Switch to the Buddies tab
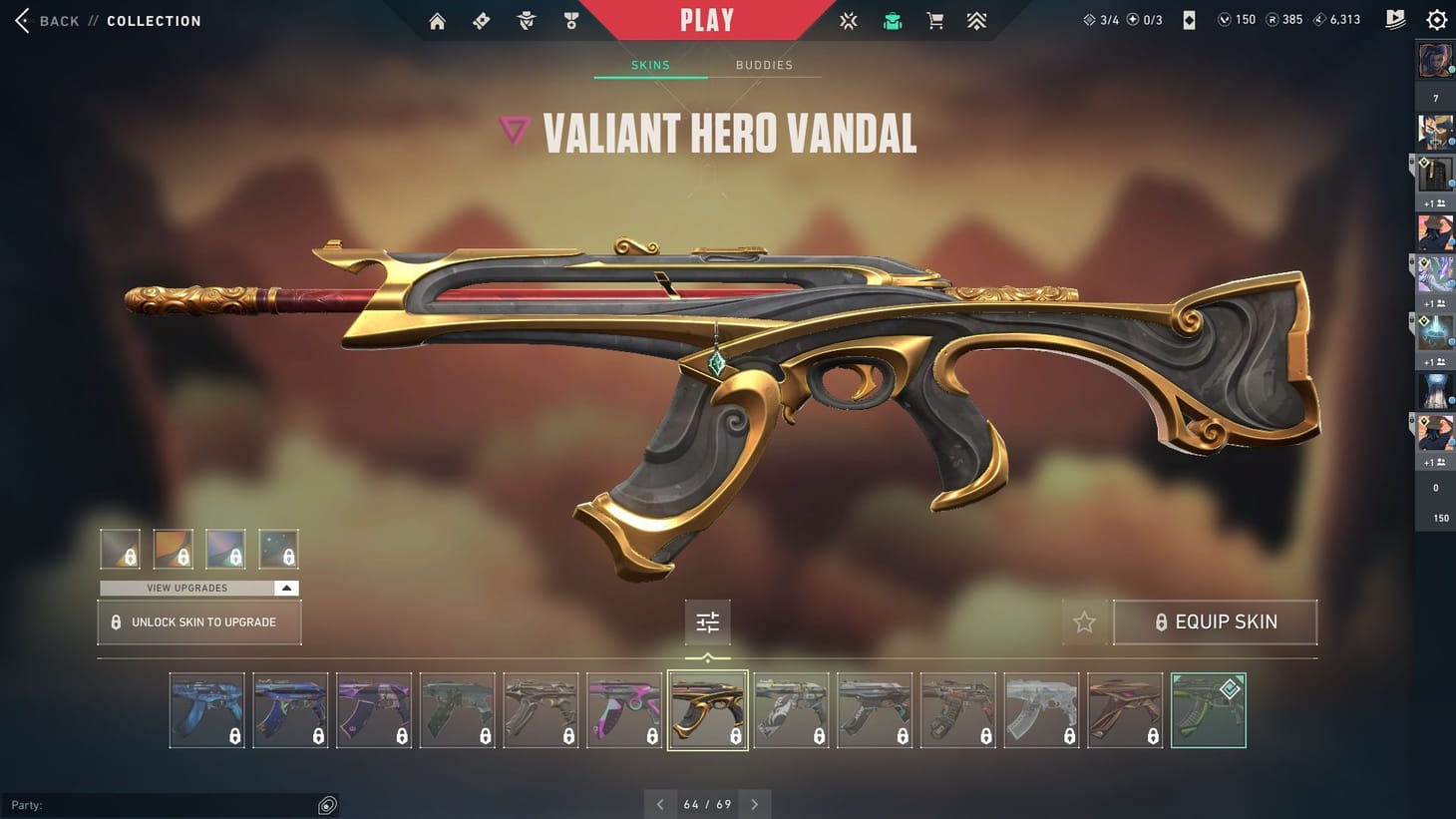The height and width of the screenshot is (819, 1456). click(764, 65)
